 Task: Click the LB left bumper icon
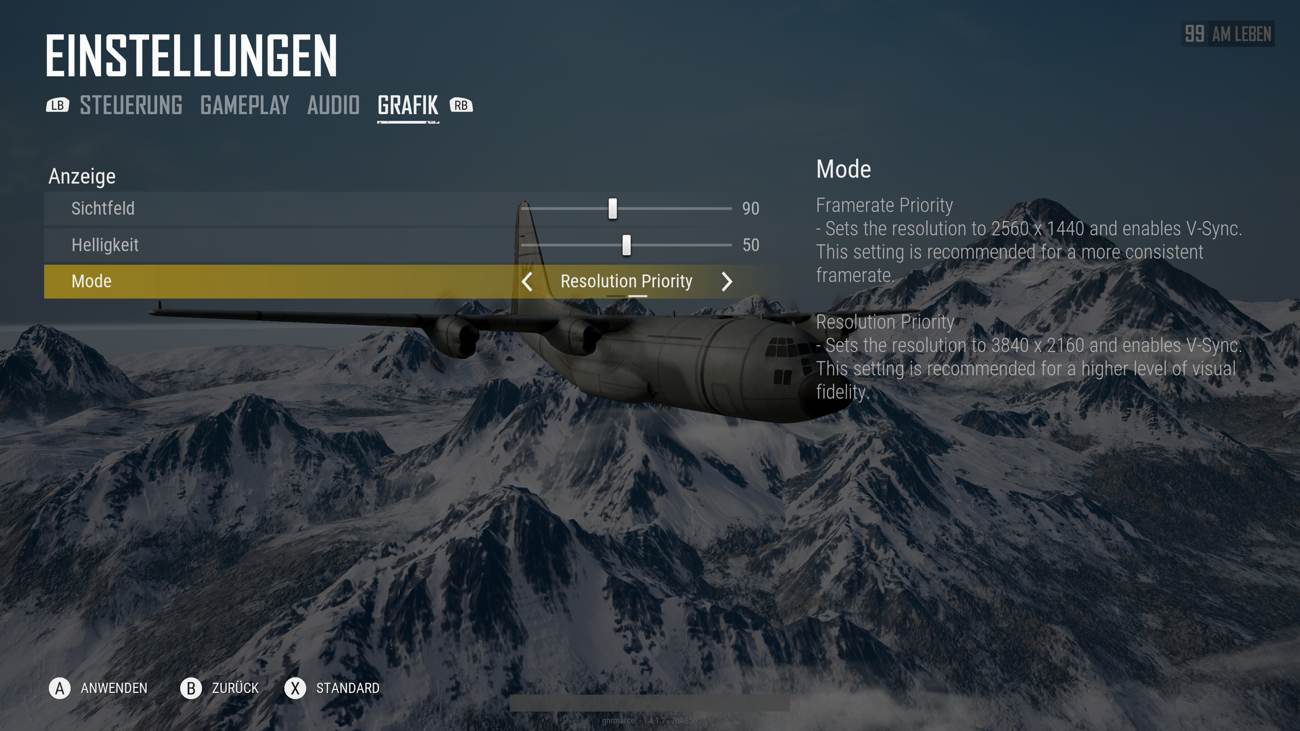tap(58, 104)
